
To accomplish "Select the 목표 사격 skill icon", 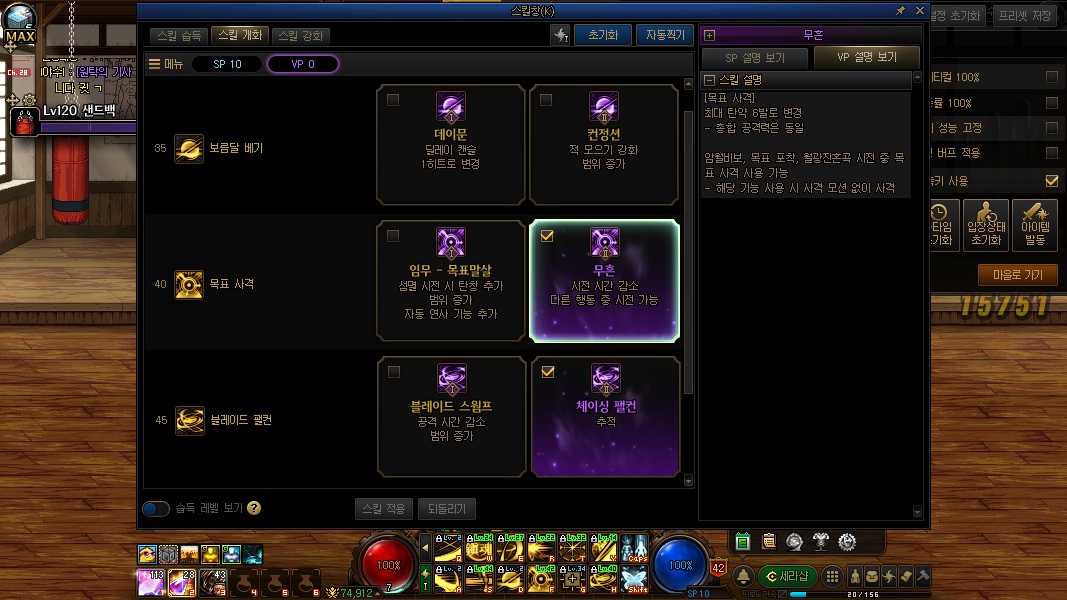I will pos(189,284).
